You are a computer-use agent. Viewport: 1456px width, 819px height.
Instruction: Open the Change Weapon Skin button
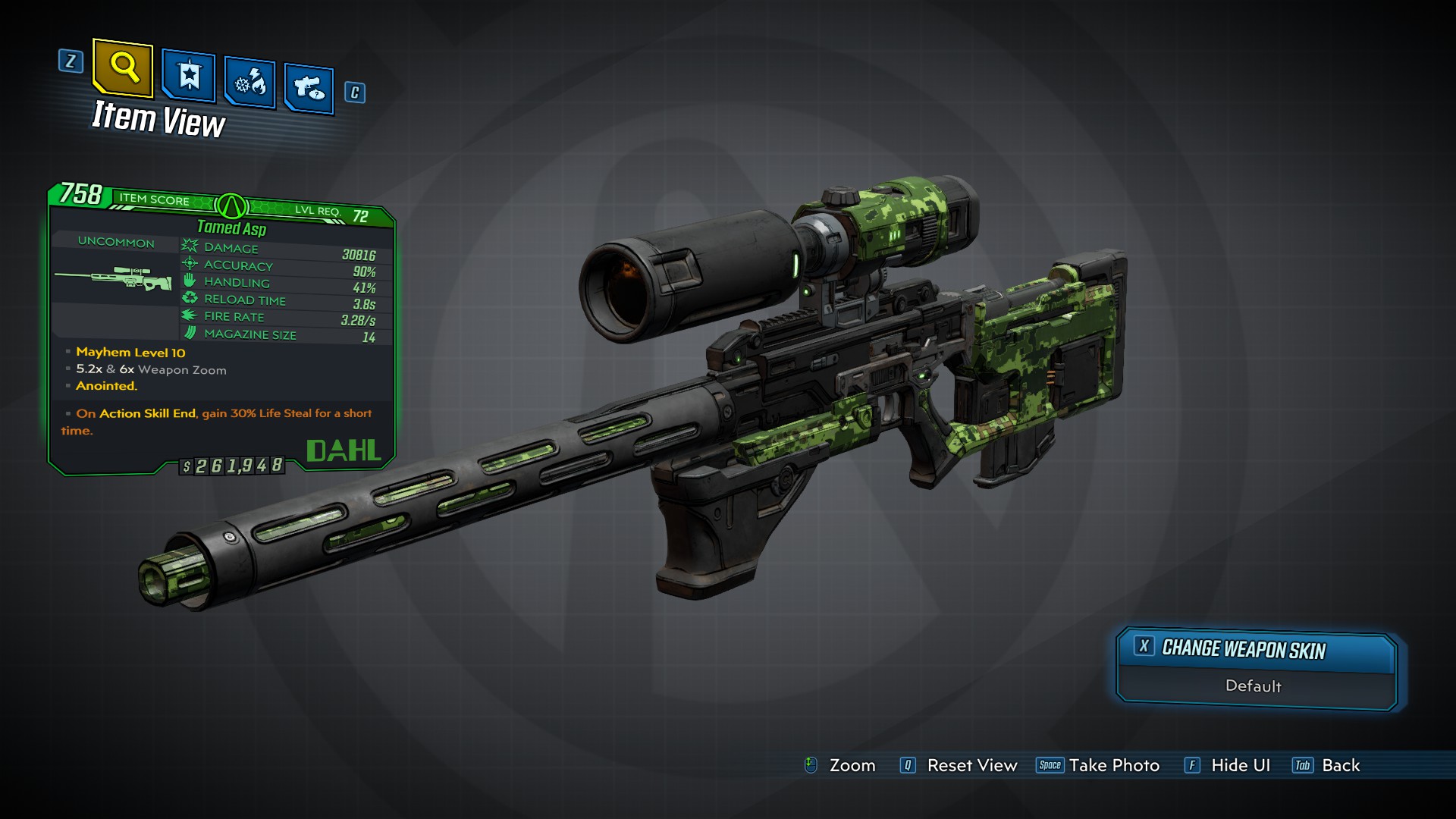tap(1256, 650)
